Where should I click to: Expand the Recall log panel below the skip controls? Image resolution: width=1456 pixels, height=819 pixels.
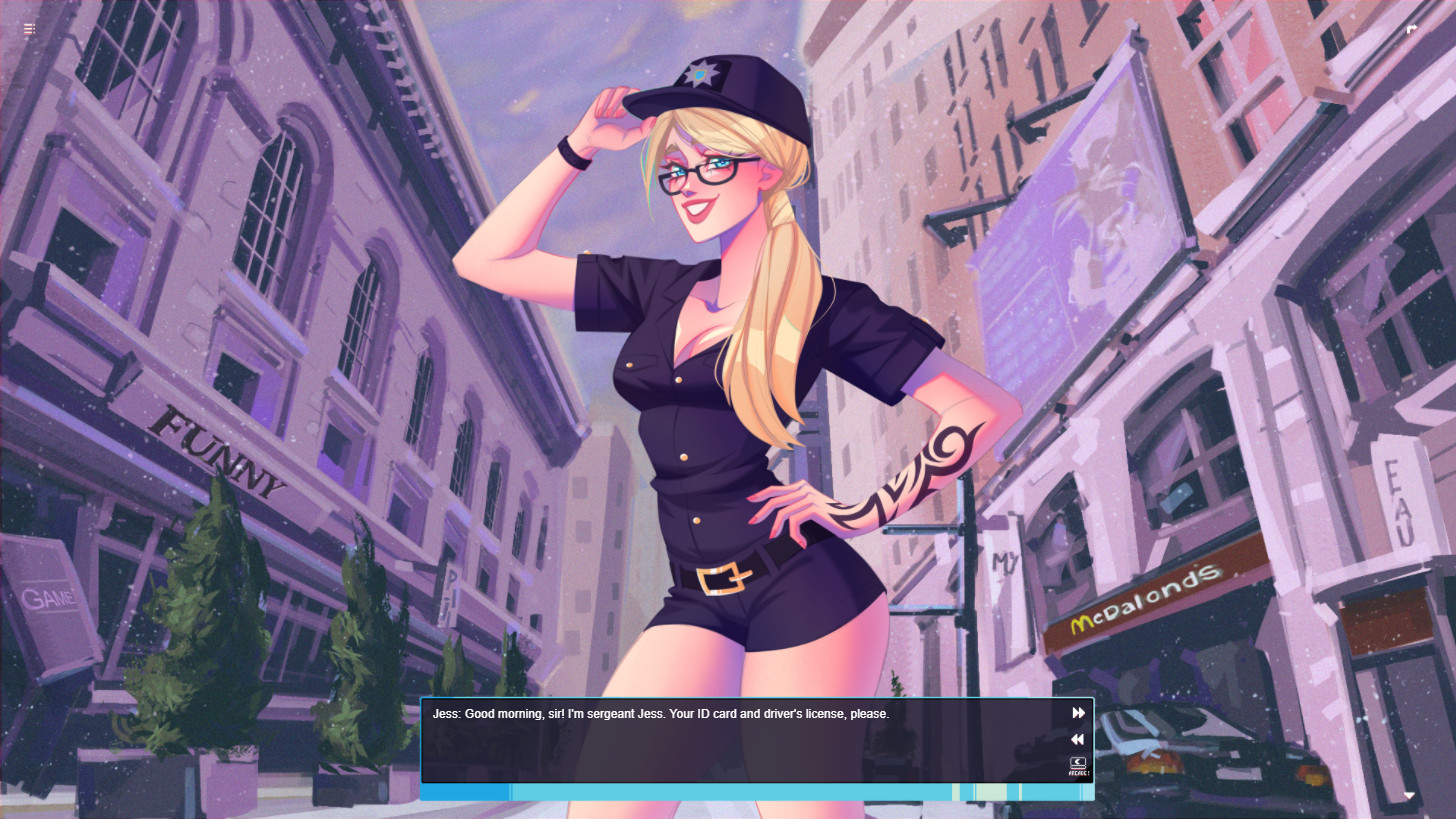pyautogui.click(x=1077, y=765)
